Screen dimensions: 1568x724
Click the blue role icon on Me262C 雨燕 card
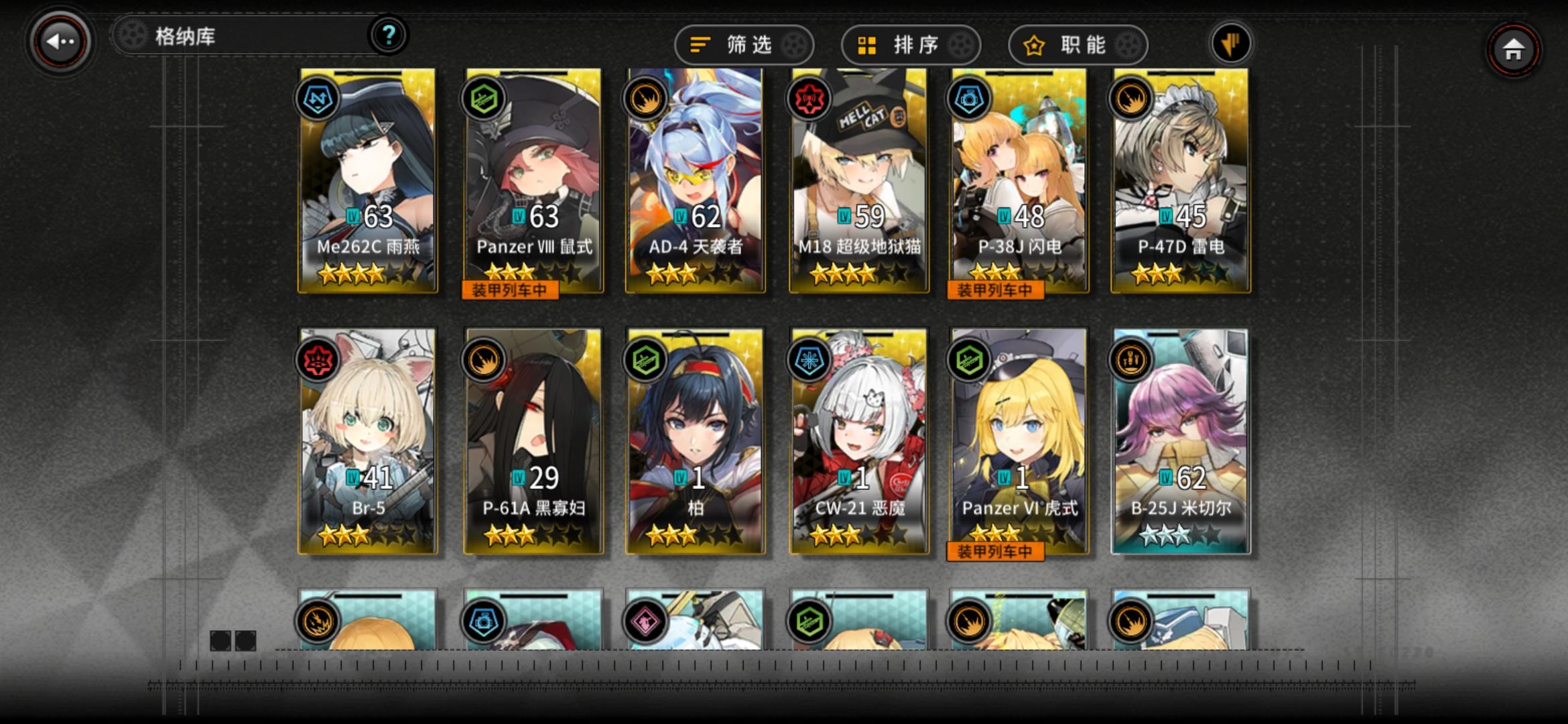tap(318, 99)
